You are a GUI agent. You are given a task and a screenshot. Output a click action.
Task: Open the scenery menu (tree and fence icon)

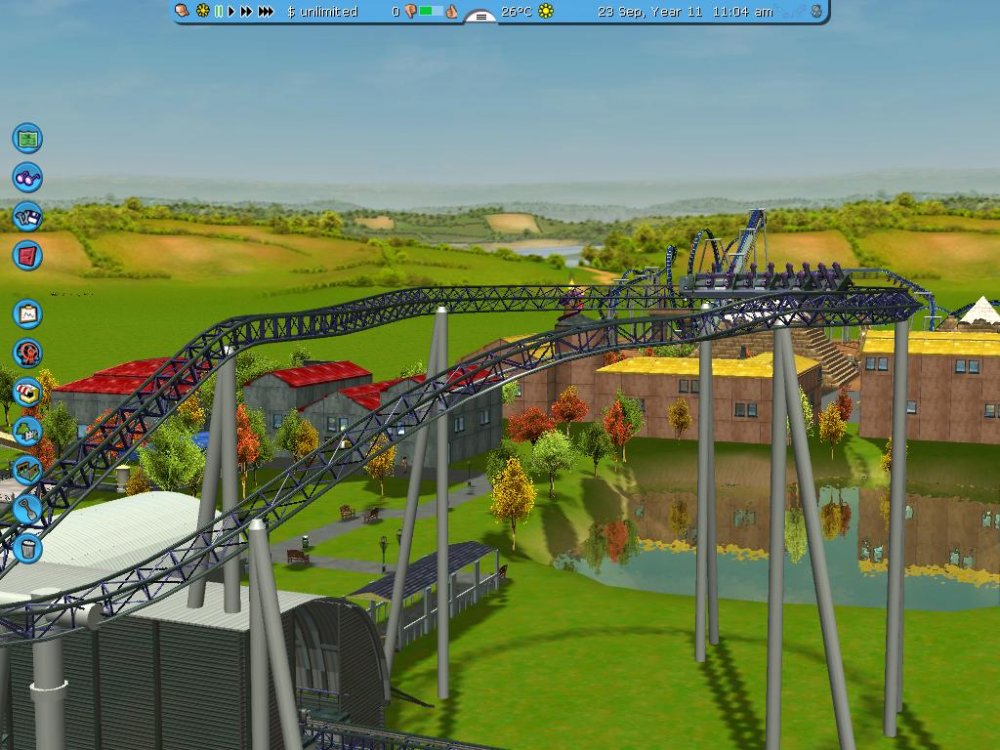(27, 431)
